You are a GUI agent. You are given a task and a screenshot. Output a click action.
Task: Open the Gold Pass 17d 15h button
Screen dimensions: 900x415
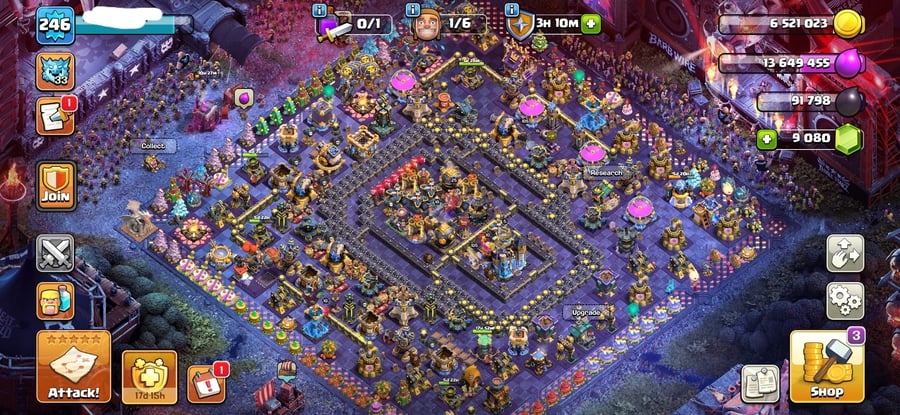pyautogui.click(x=149, y=377)
